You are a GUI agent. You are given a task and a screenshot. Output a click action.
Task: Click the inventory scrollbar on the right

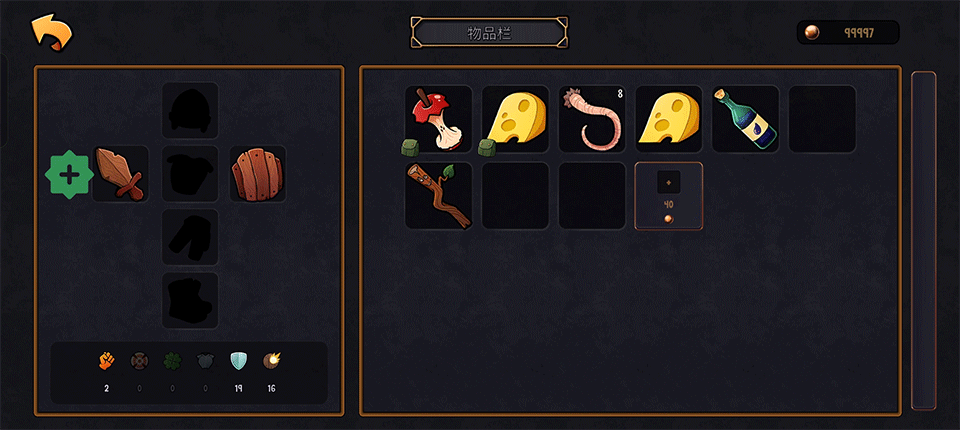923,240
